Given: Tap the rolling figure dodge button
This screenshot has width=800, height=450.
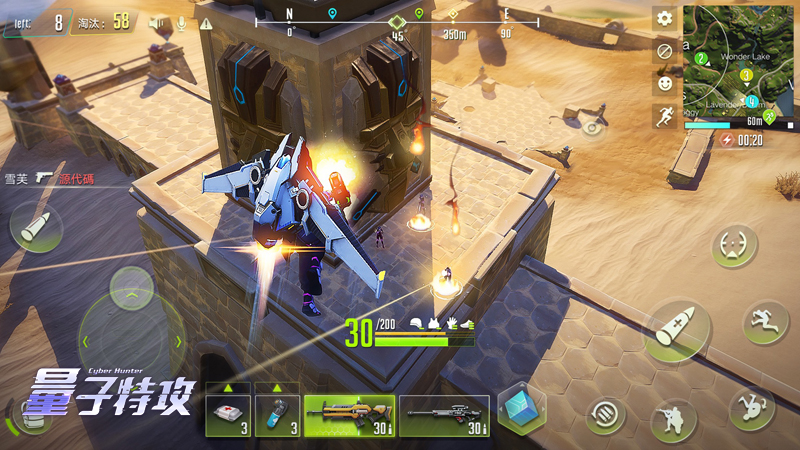Looking at the screenshot, I should [x=751, y=407].
